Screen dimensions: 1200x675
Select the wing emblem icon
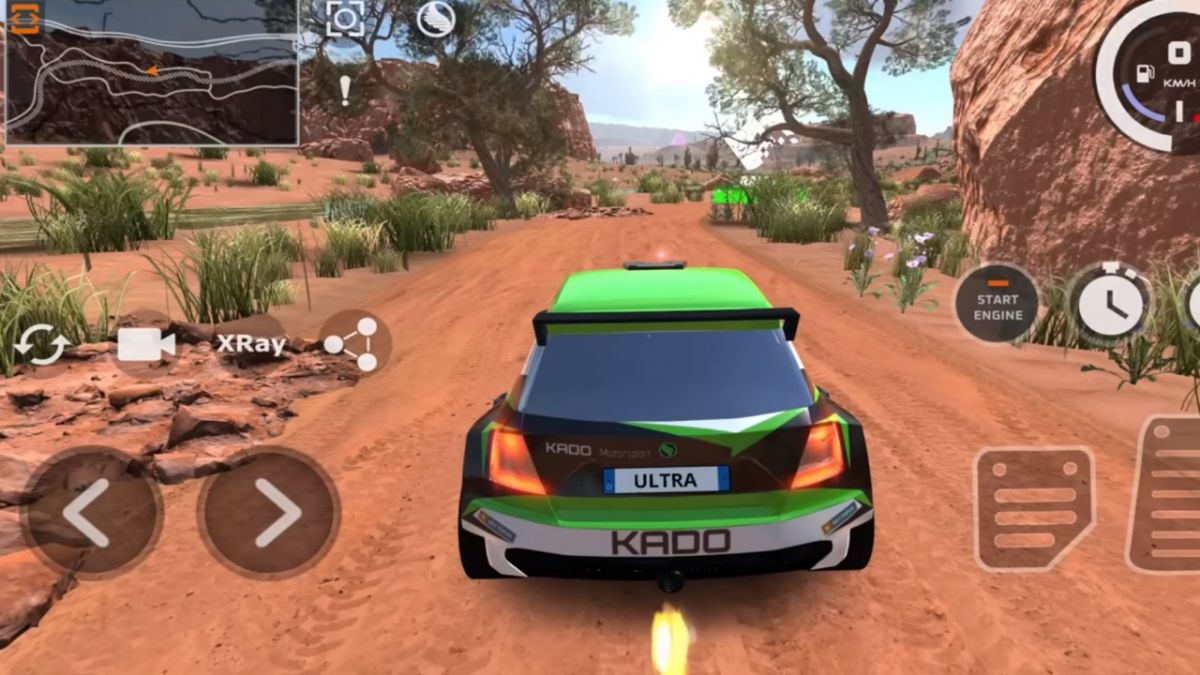[x=435, y=19]
